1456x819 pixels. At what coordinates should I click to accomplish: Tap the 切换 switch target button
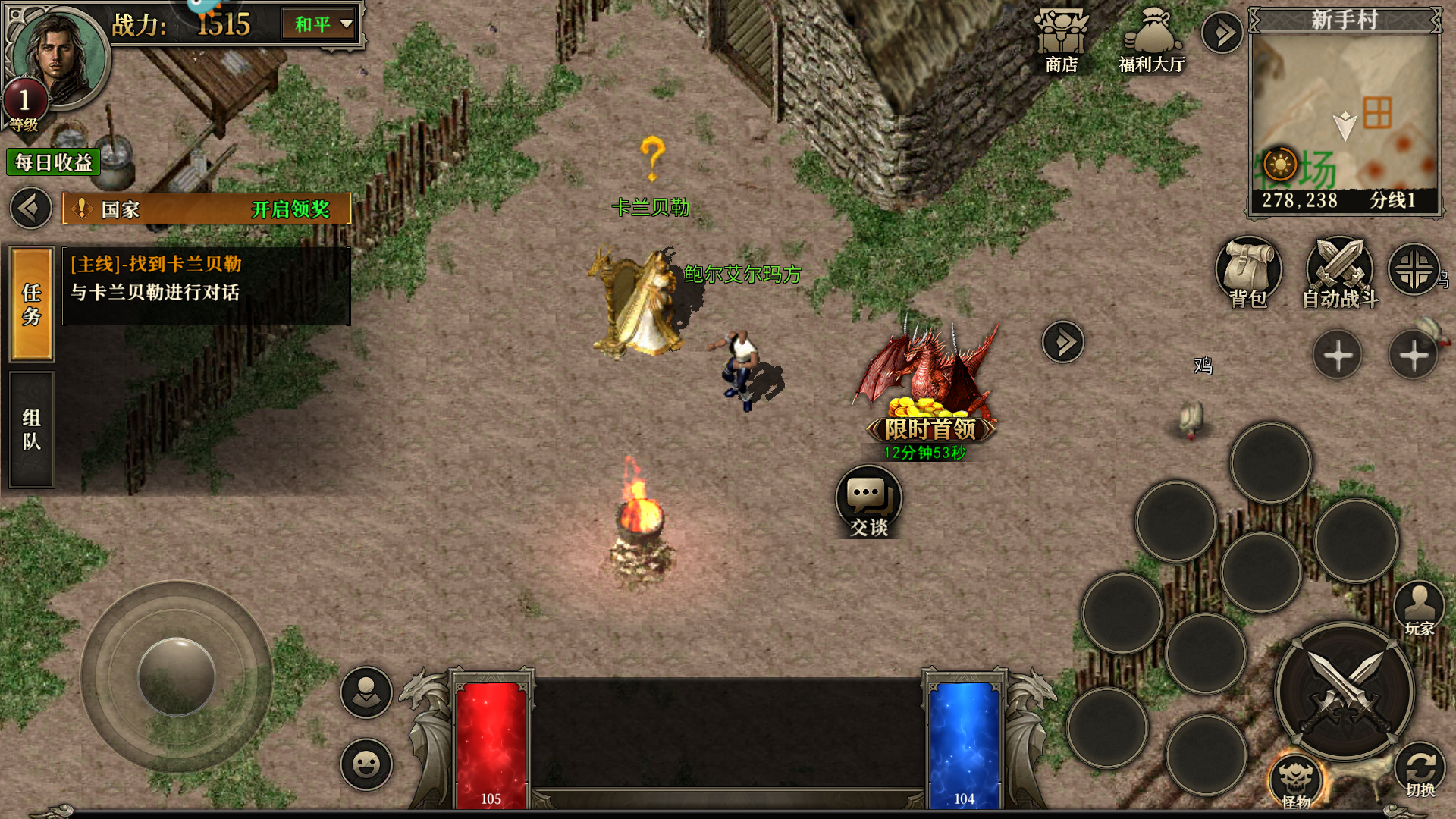point(1420,770)
